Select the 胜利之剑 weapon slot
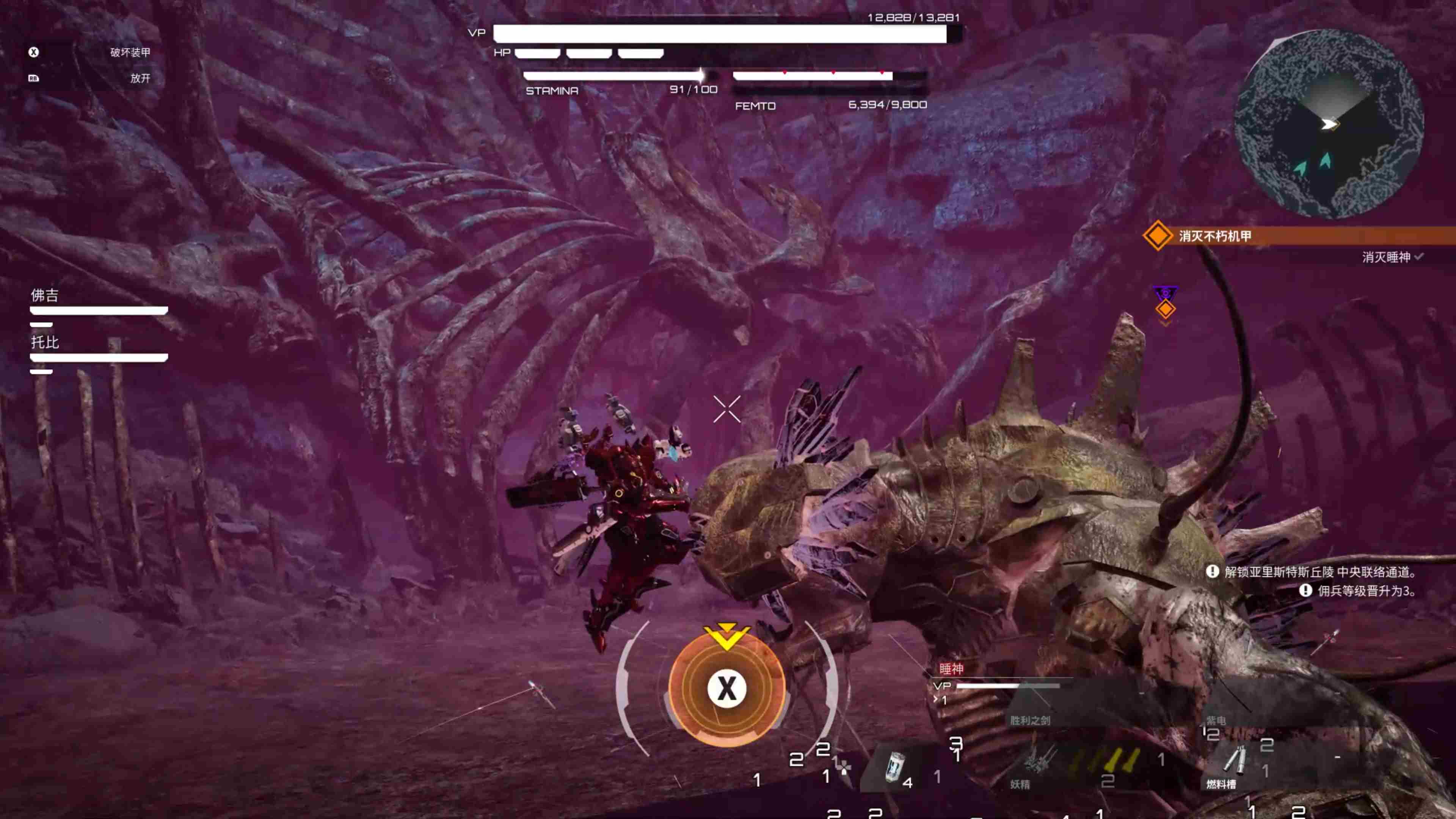The height and width of the screenshot is (819, 1456). click(x=1030, y=720)
